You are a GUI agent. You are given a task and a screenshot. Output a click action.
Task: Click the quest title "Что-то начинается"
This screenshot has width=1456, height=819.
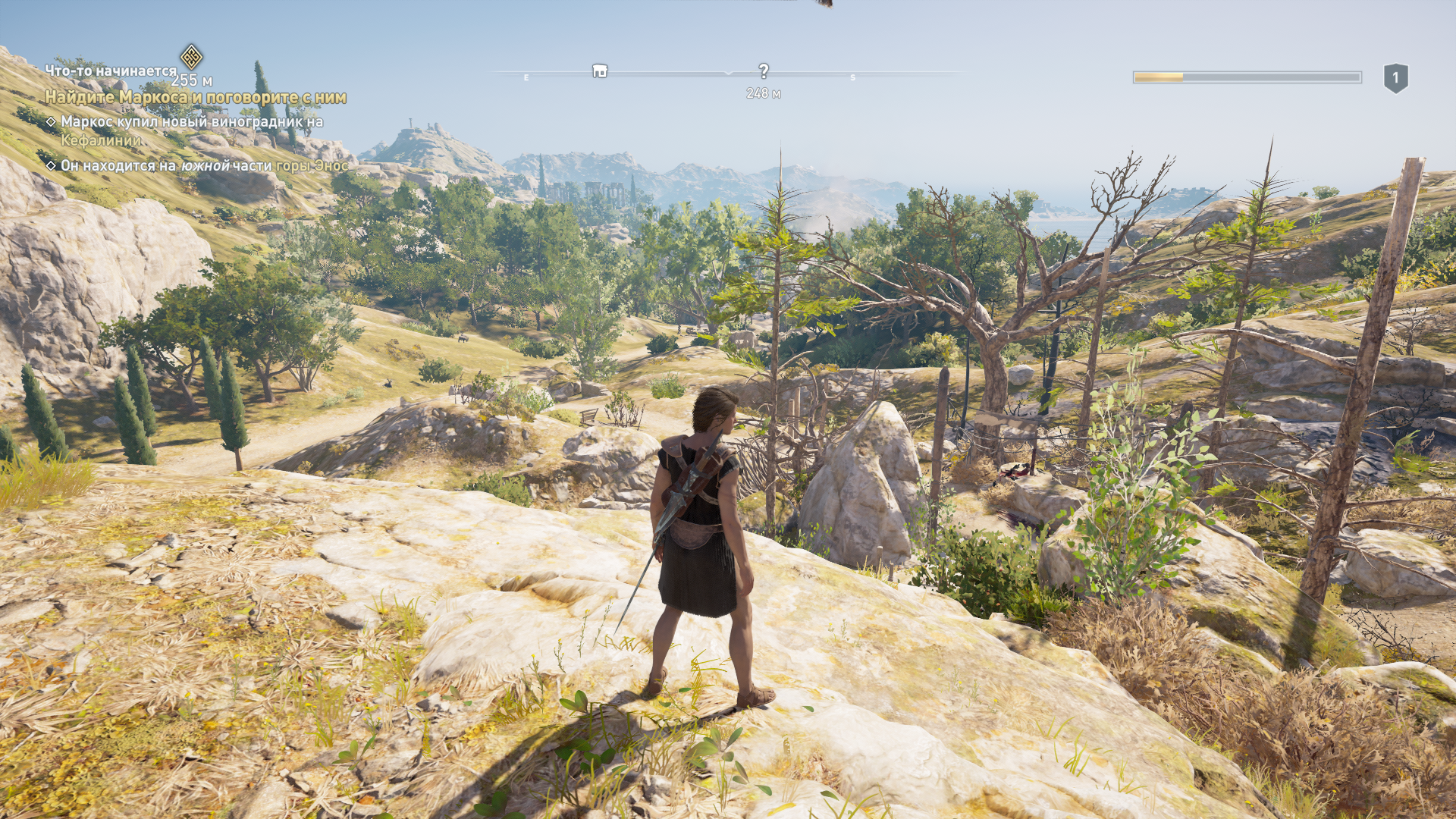click(111, 71)
